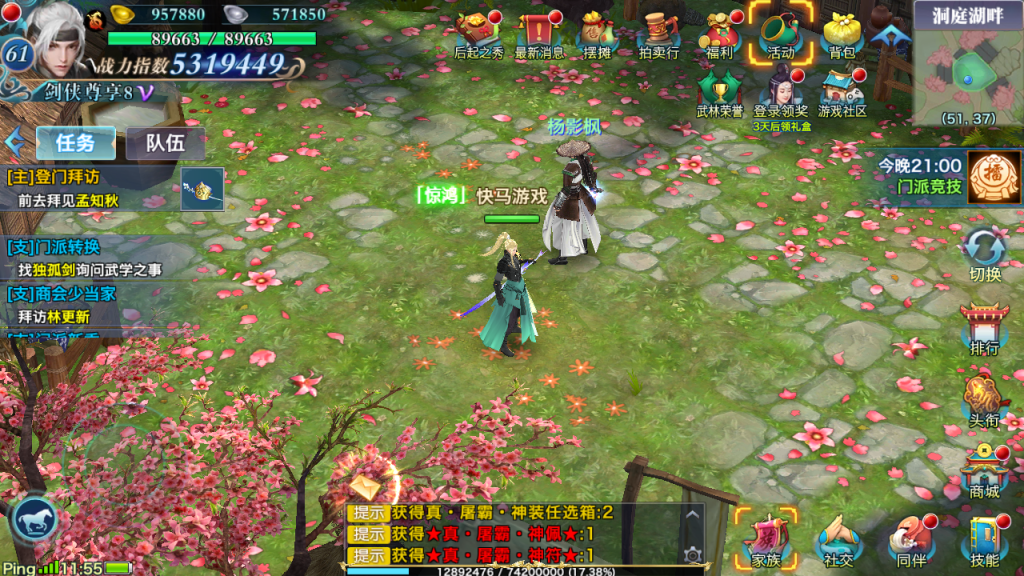Open the 技能 skills menu
Screen dimensions: 1024x576
pos(985,540)
